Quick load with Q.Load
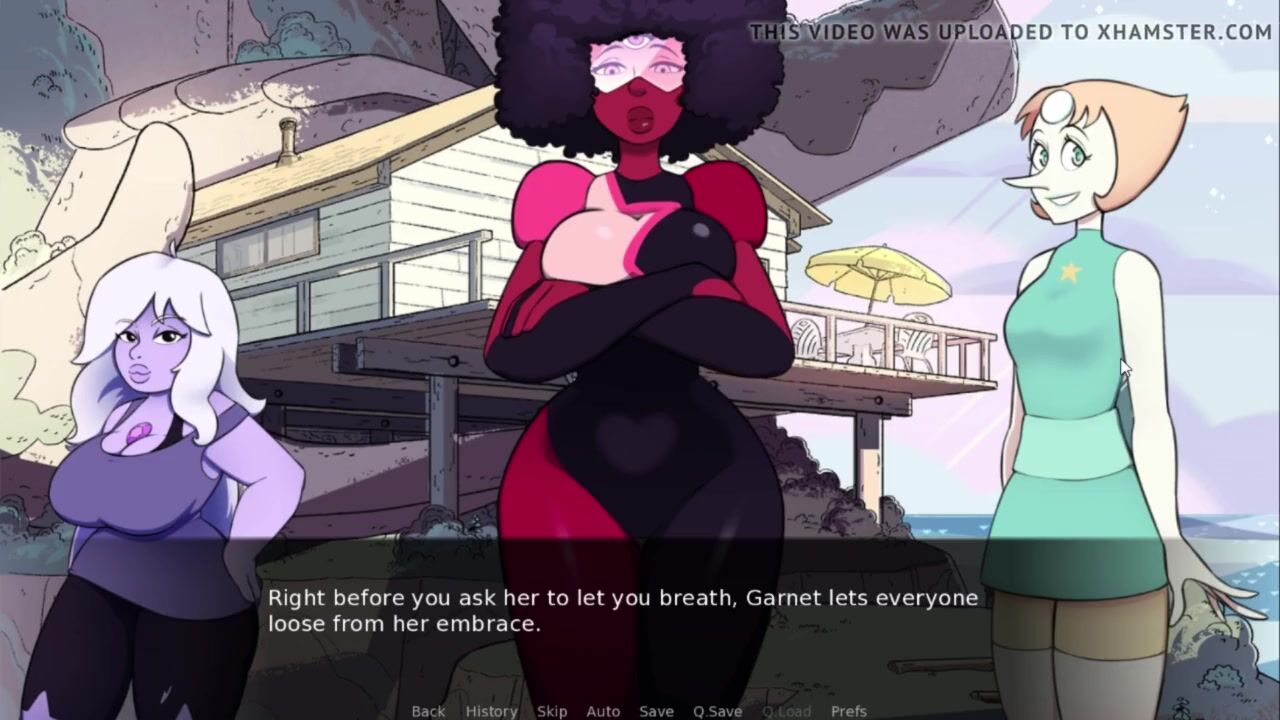The height and width of the screenshot is (720, 1280). (x=786, y=711)
